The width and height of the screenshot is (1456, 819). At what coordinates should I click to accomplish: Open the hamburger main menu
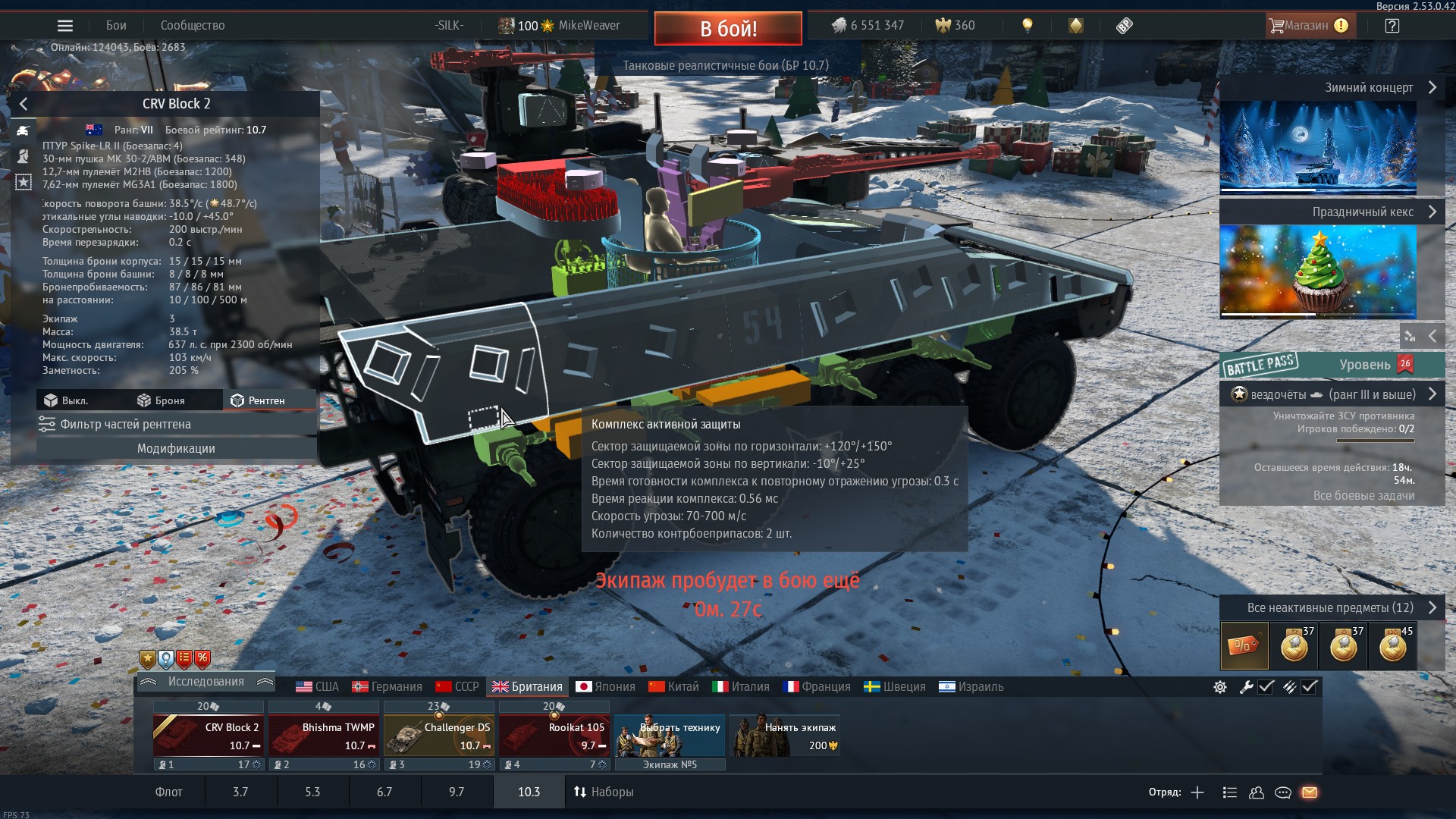pos(65,26)
